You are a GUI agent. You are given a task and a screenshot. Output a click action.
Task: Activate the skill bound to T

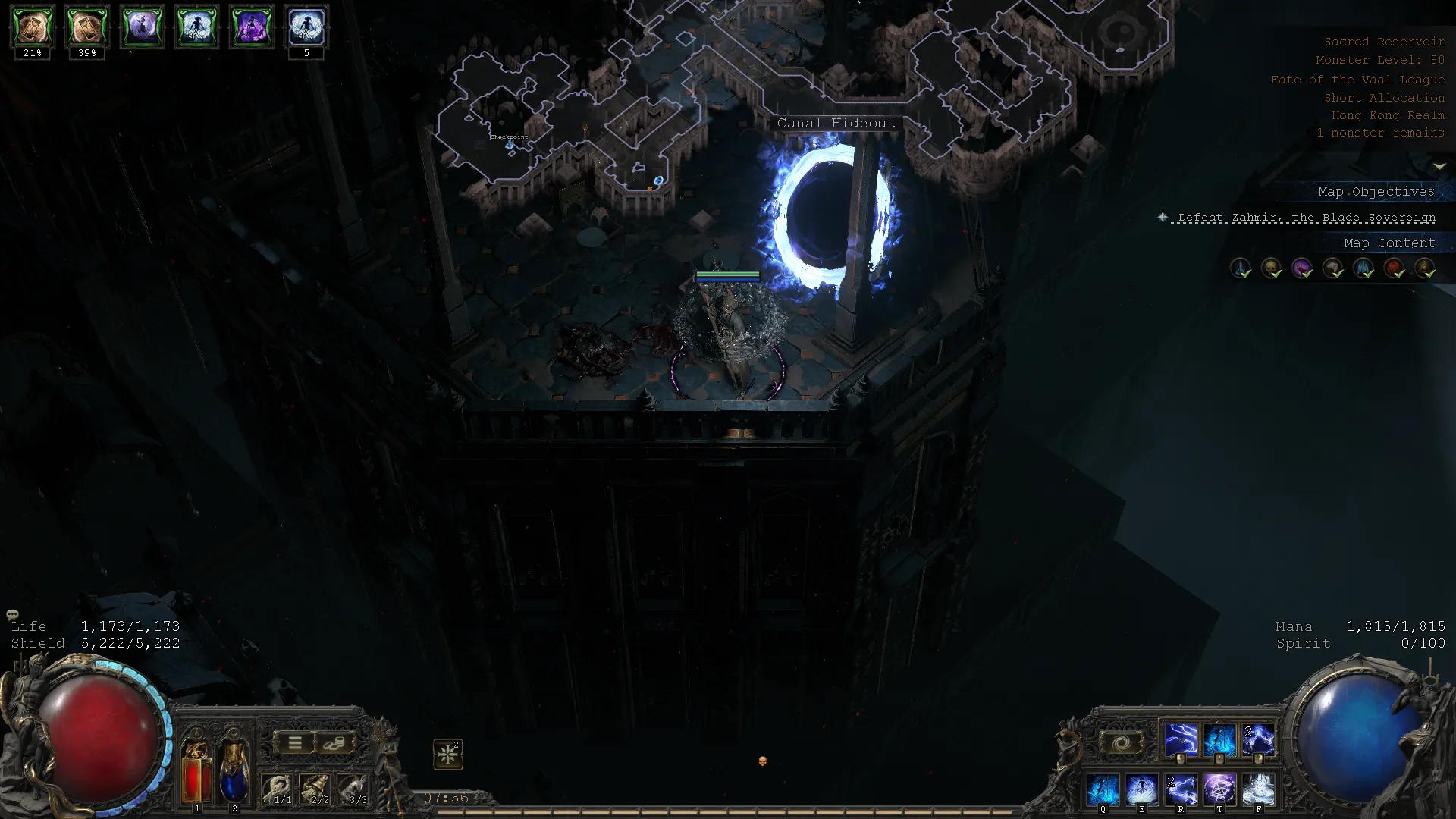[1219, 789]
